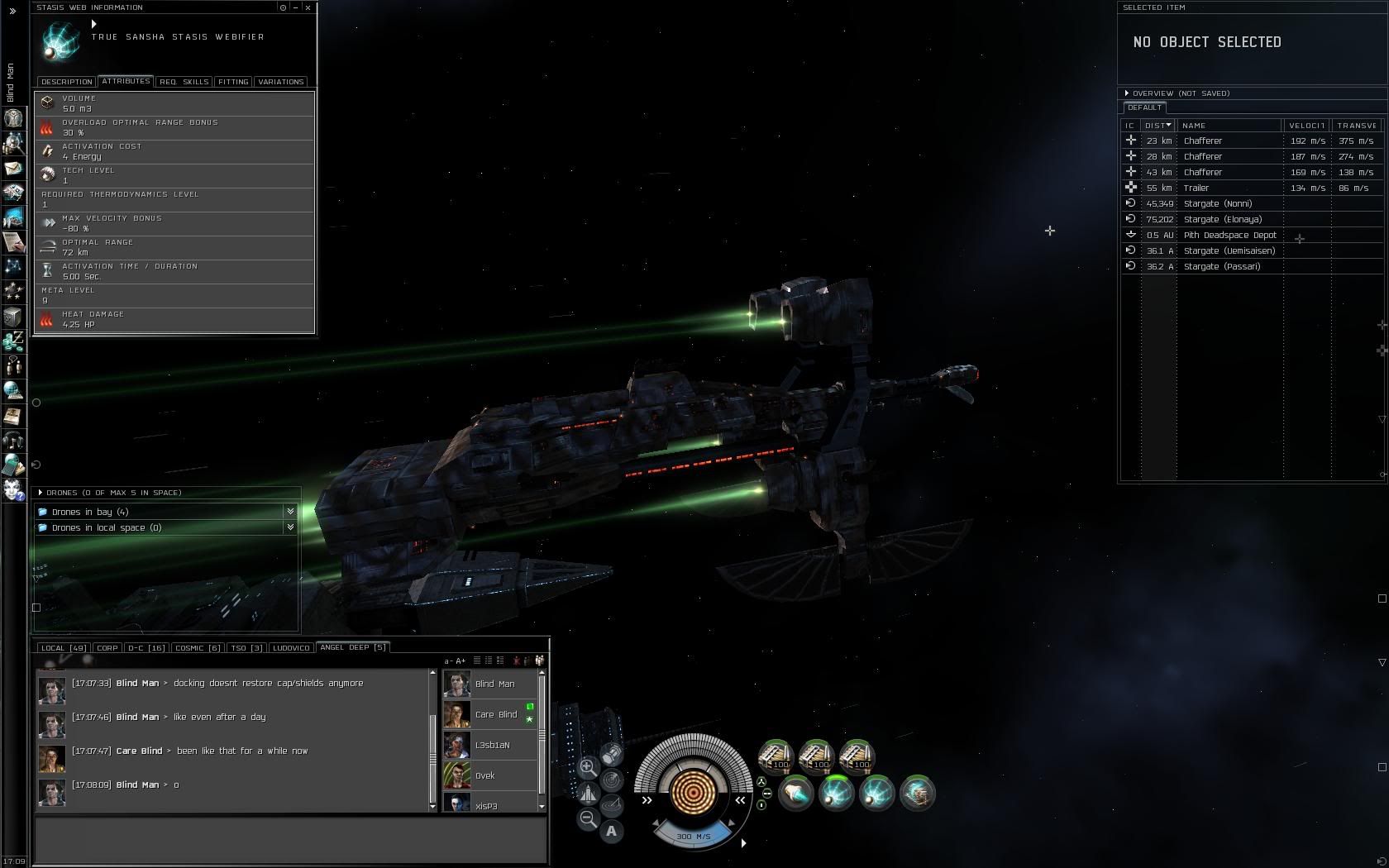Close the Stasis Web Information window
The height and width of the screenshot is (868, 1389).
point(308,7)
